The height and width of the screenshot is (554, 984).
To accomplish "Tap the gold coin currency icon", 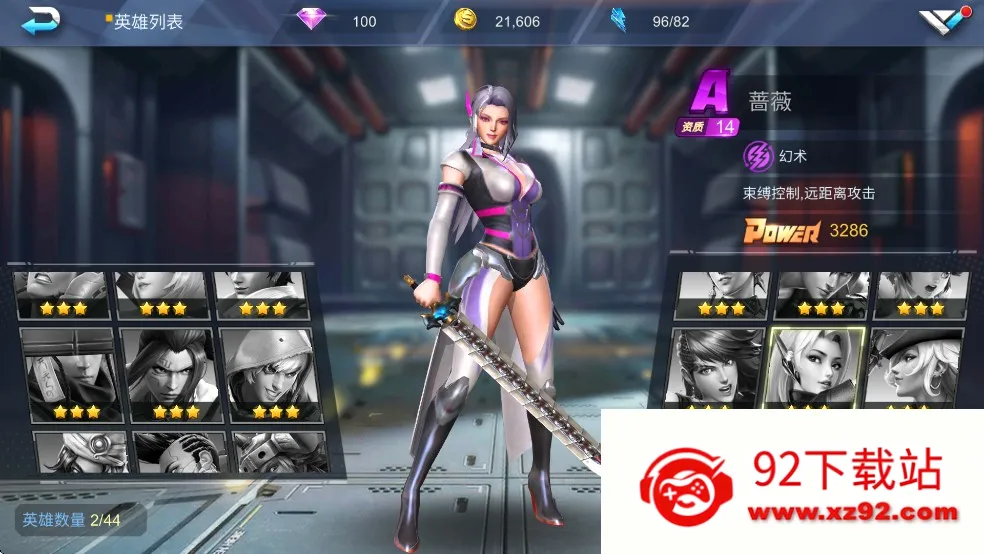I will tap(465, 20).
